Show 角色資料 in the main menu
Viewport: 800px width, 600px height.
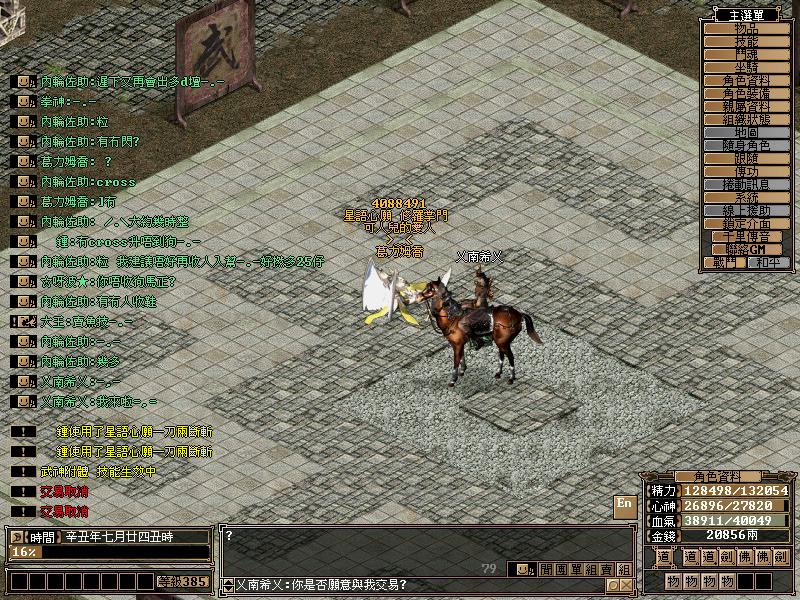746,80
